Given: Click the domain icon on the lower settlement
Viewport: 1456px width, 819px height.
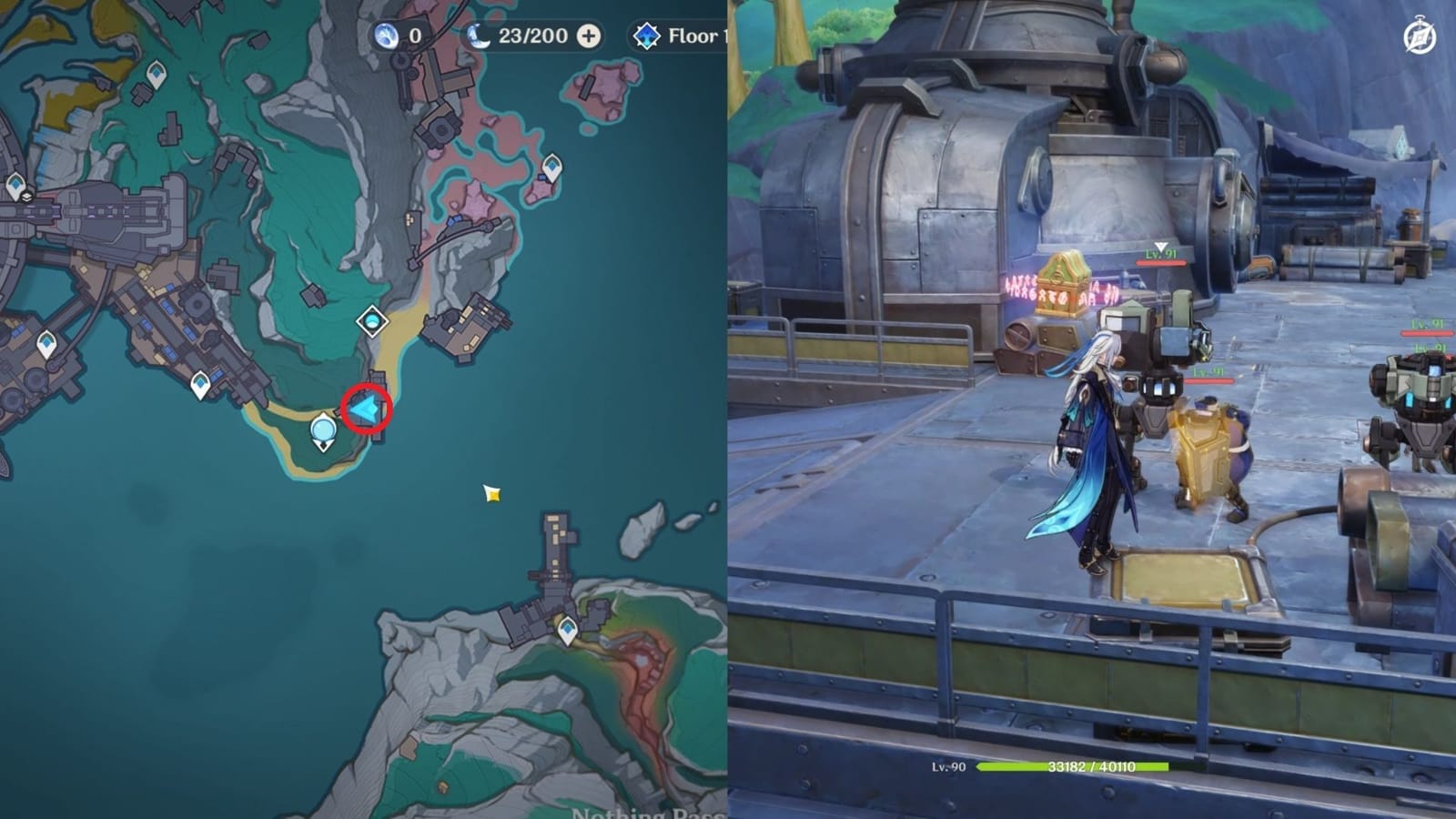Looking at the screenshot, I should coord(567,628).
